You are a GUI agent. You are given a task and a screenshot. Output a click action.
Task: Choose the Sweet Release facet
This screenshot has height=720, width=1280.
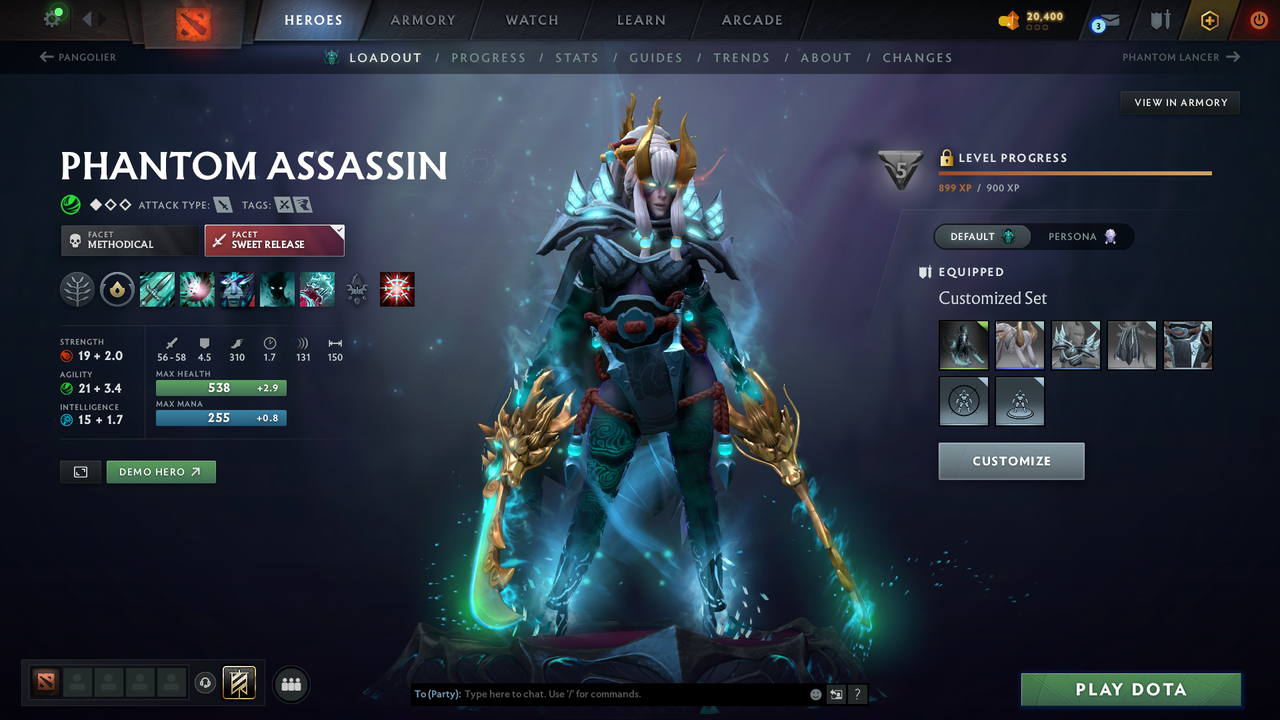tap(274, 240)
